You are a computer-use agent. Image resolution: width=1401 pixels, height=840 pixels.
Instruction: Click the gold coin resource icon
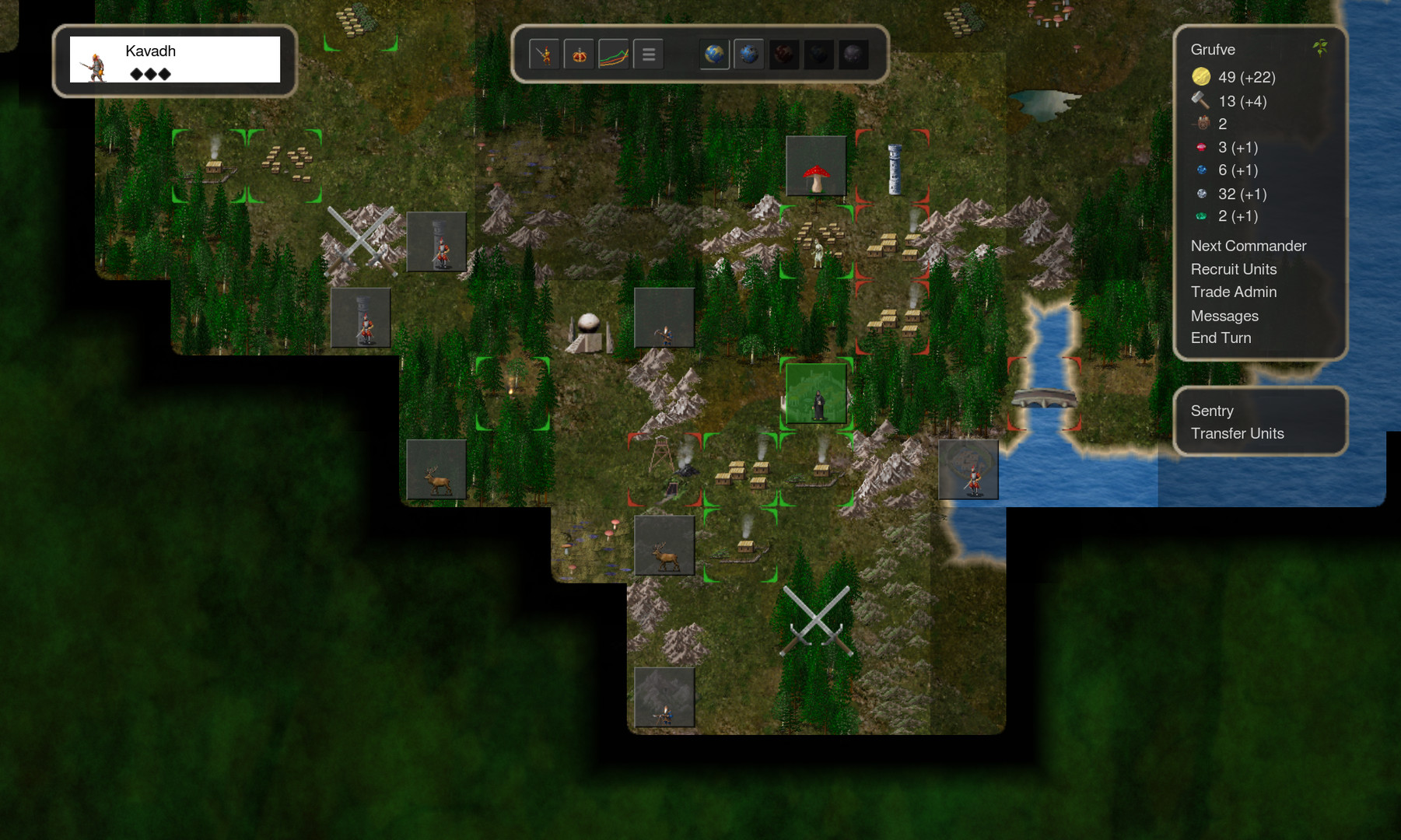coord(1202,77)
